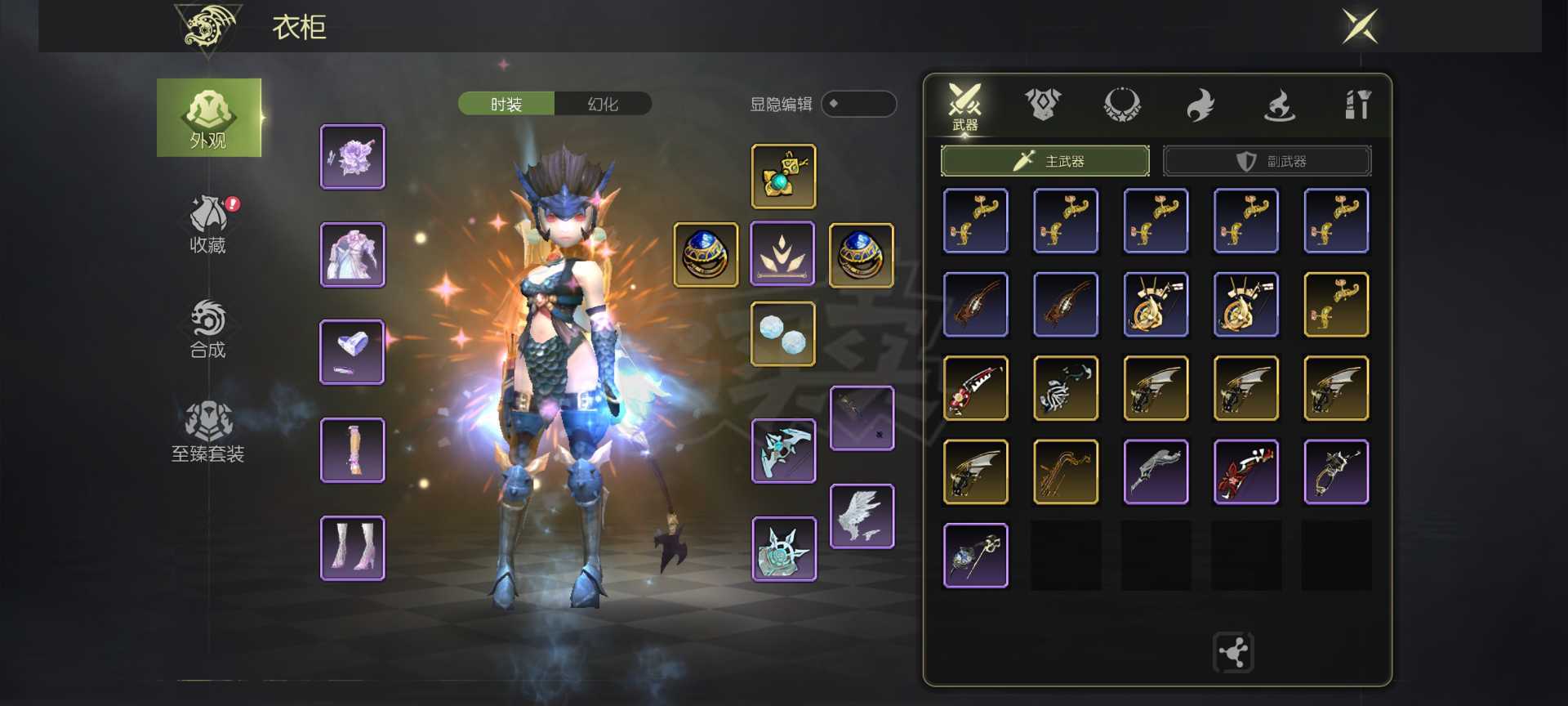Open the 至臻套装 premium set menu
The width and height of the screenshot is (1568, 706).
pyautogui.click(x=208, y=431)
